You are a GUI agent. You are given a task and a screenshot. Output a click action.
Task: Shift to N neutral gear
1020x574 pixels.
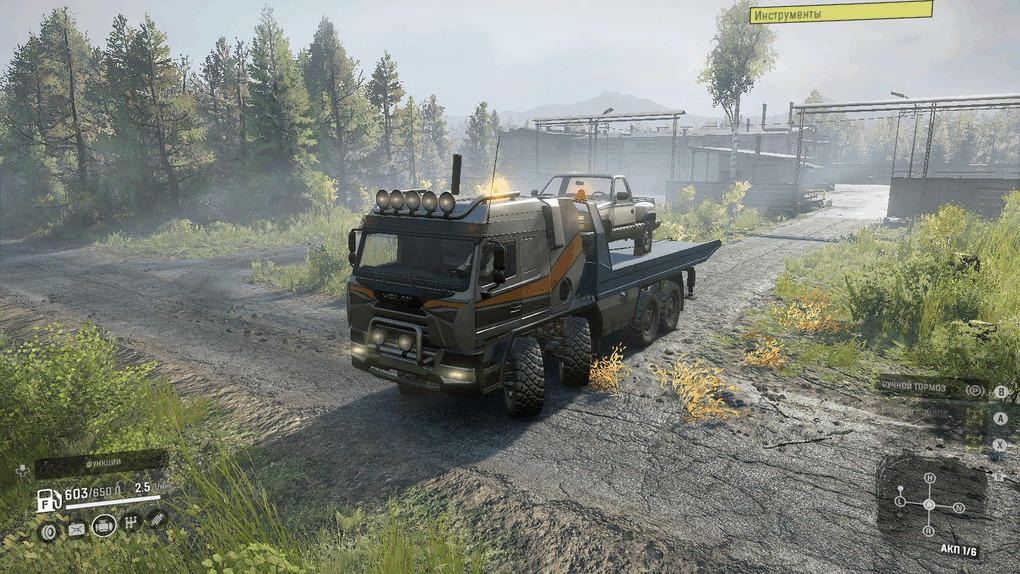(x=958, y=507)
